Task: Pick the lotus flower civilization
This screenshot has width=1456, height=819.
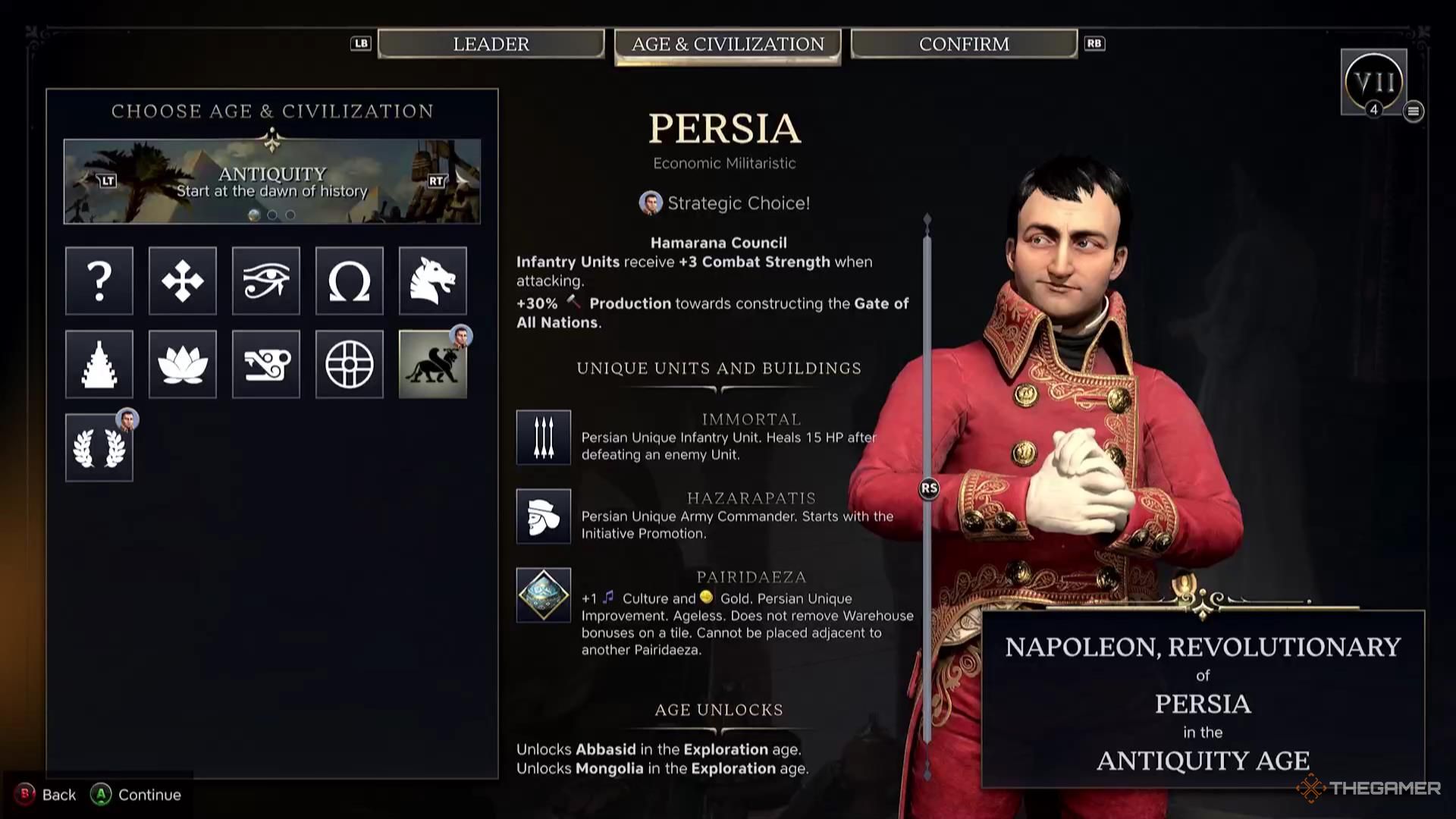Action: pyautogui.click(x=183, y=364)
